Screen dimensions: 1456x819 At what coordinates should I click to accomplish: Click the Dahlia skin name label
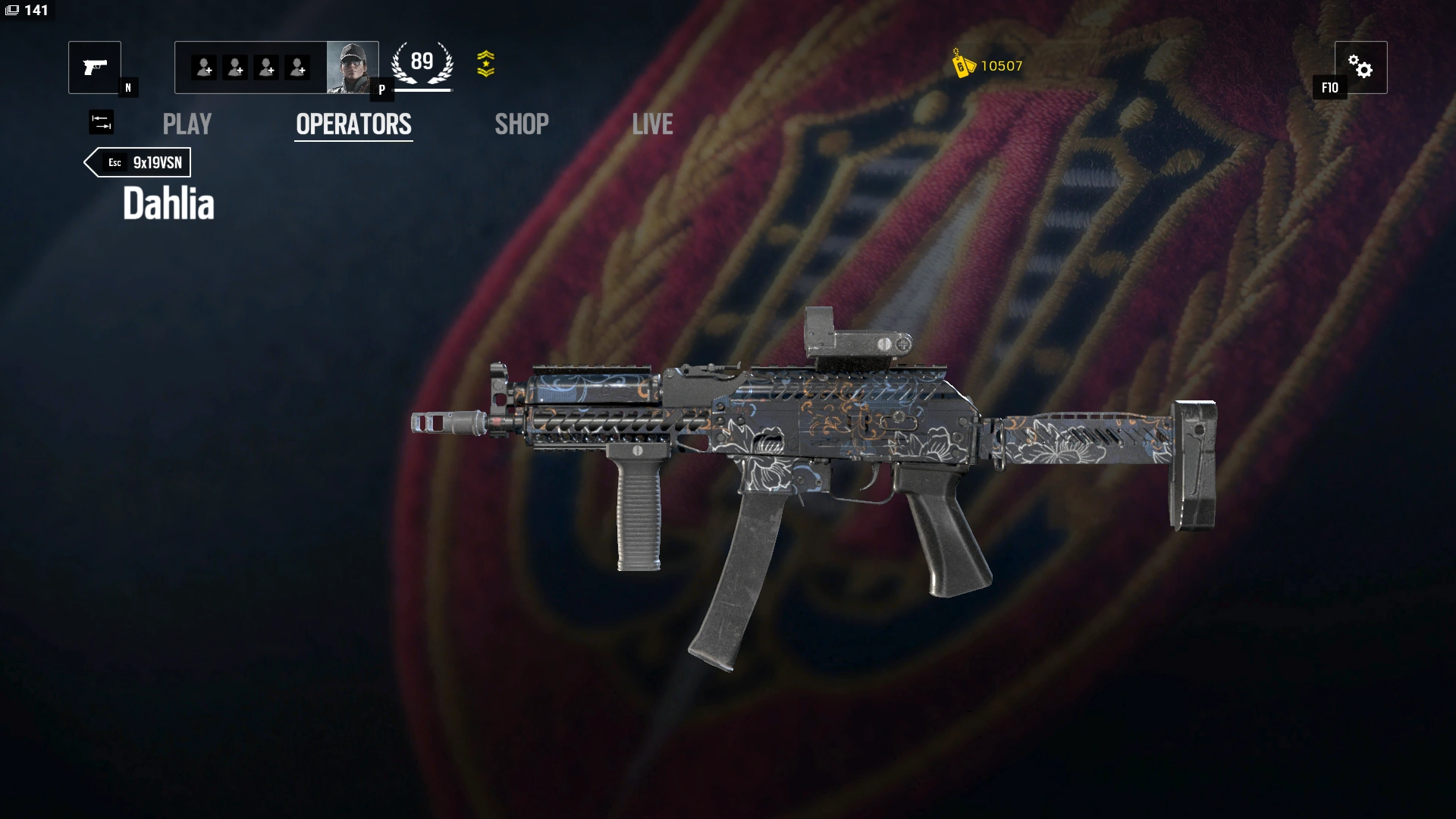168,202
